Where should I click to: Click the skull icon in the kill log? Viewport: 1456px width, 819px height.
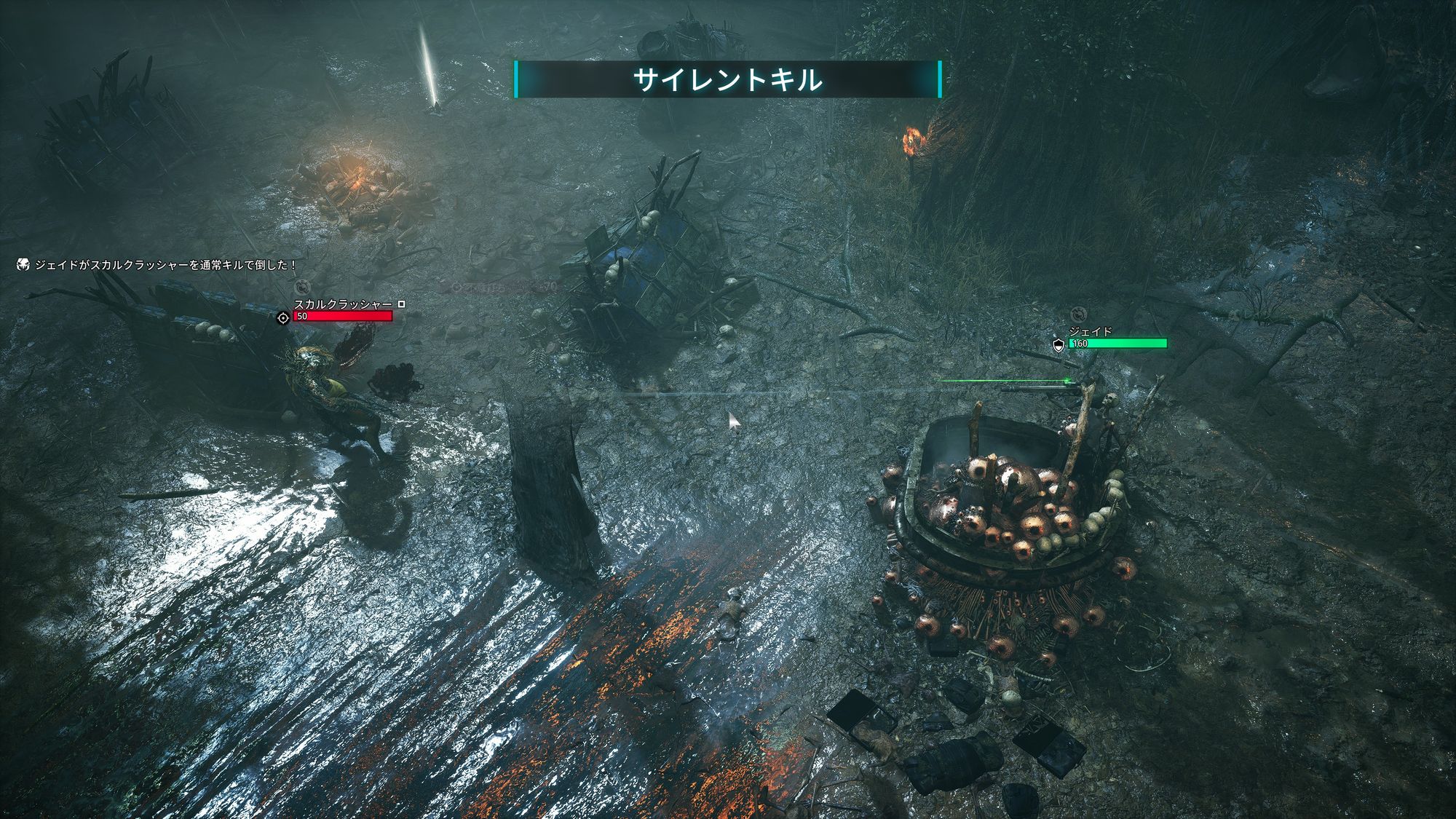[x=23, y=265]
